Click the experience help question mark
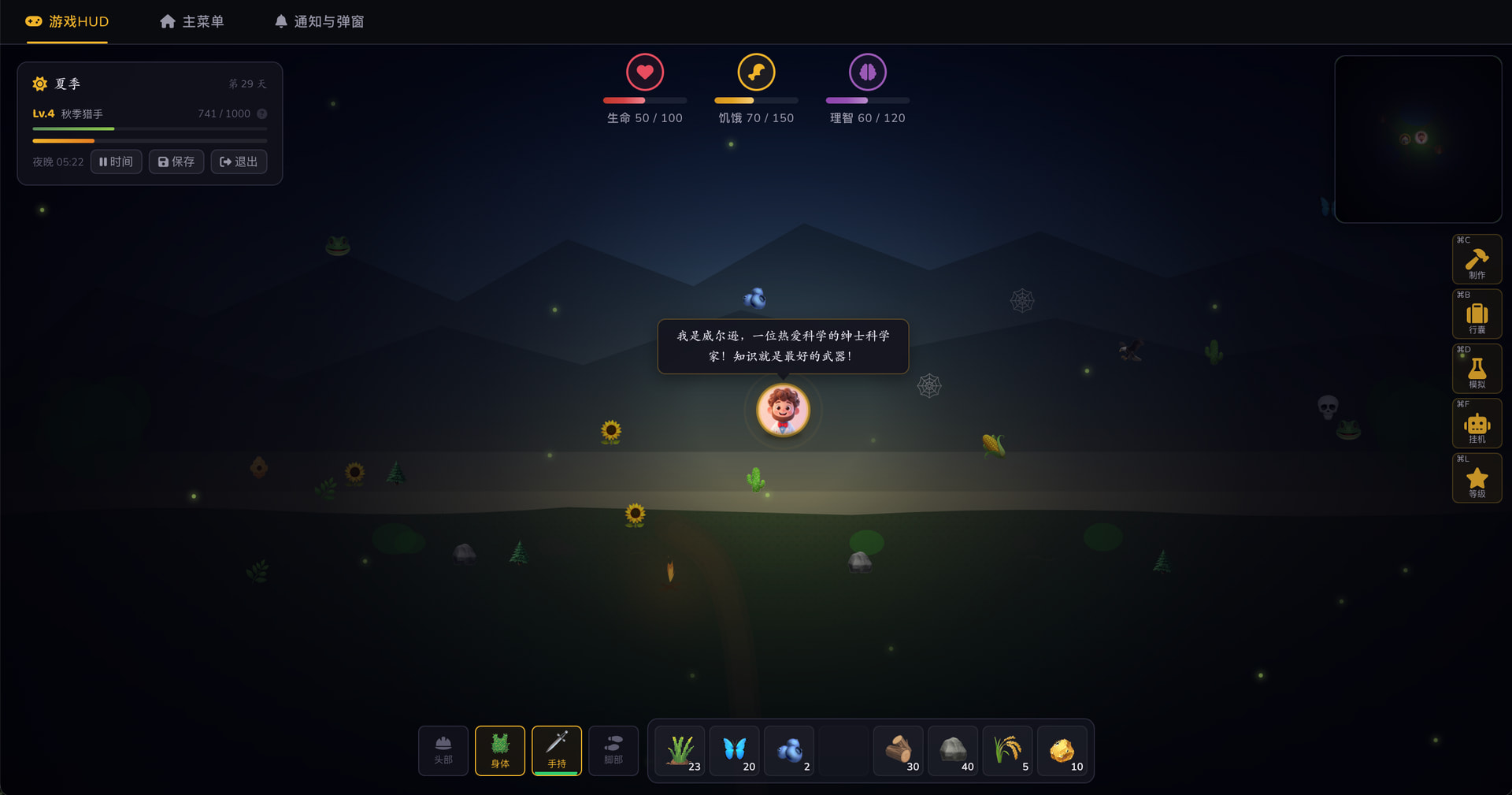1512x795 pixels. point(262,113)
